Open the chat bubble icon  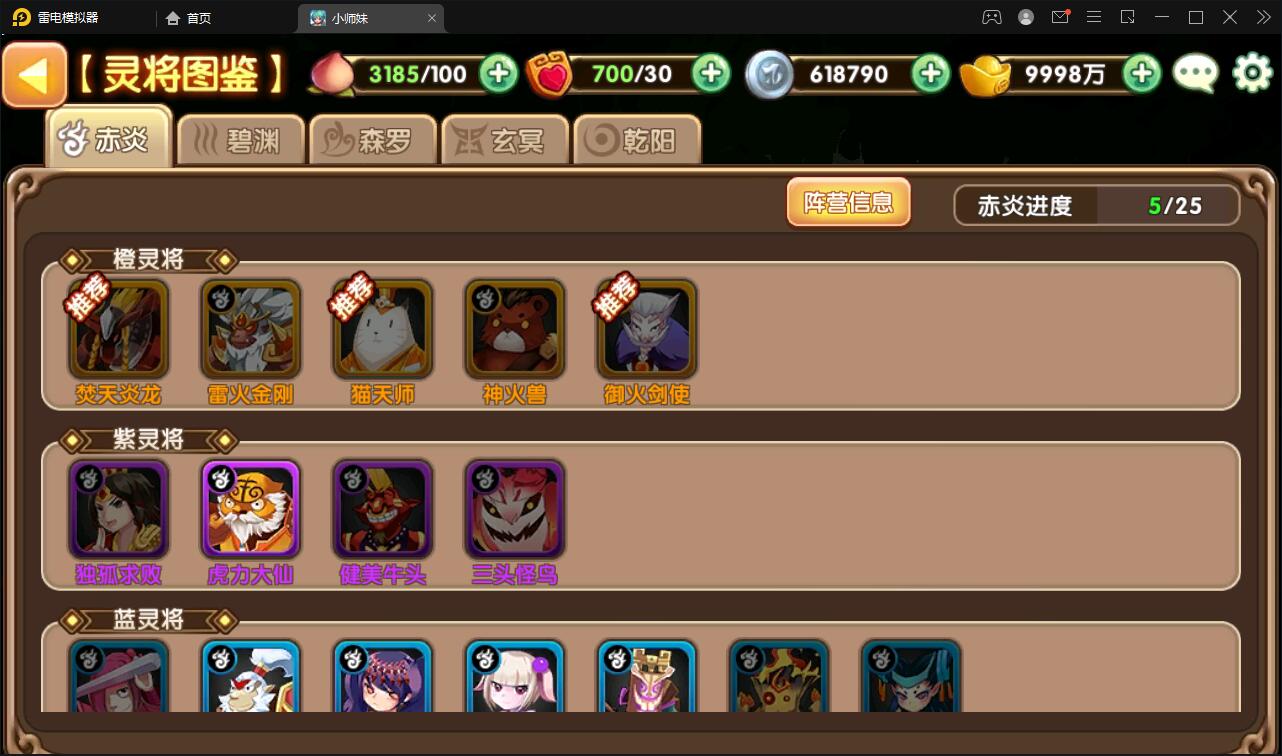1195,73
